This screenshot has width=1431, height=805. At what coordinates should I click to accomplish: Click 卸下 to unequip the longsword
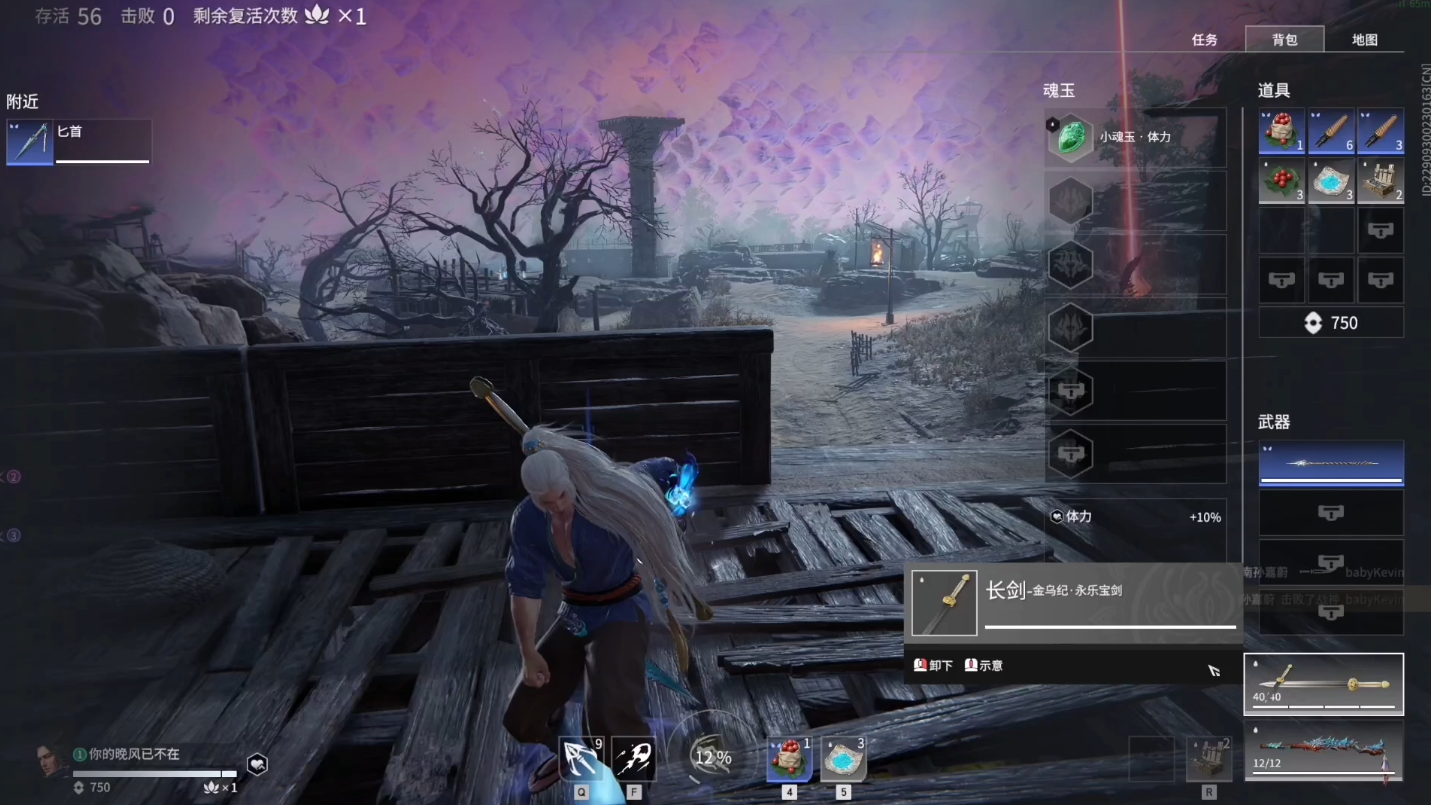(933, 665)
